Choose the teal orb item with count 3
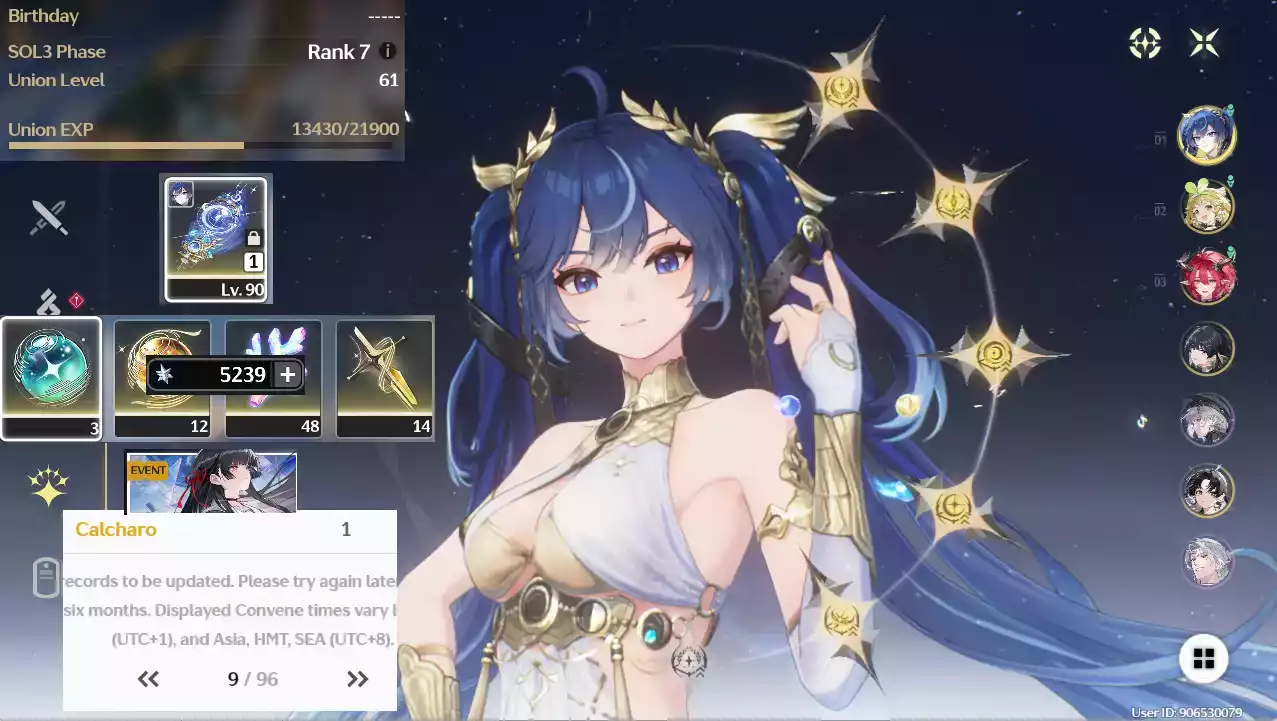 pyautogui.click(x=51, y=378)
